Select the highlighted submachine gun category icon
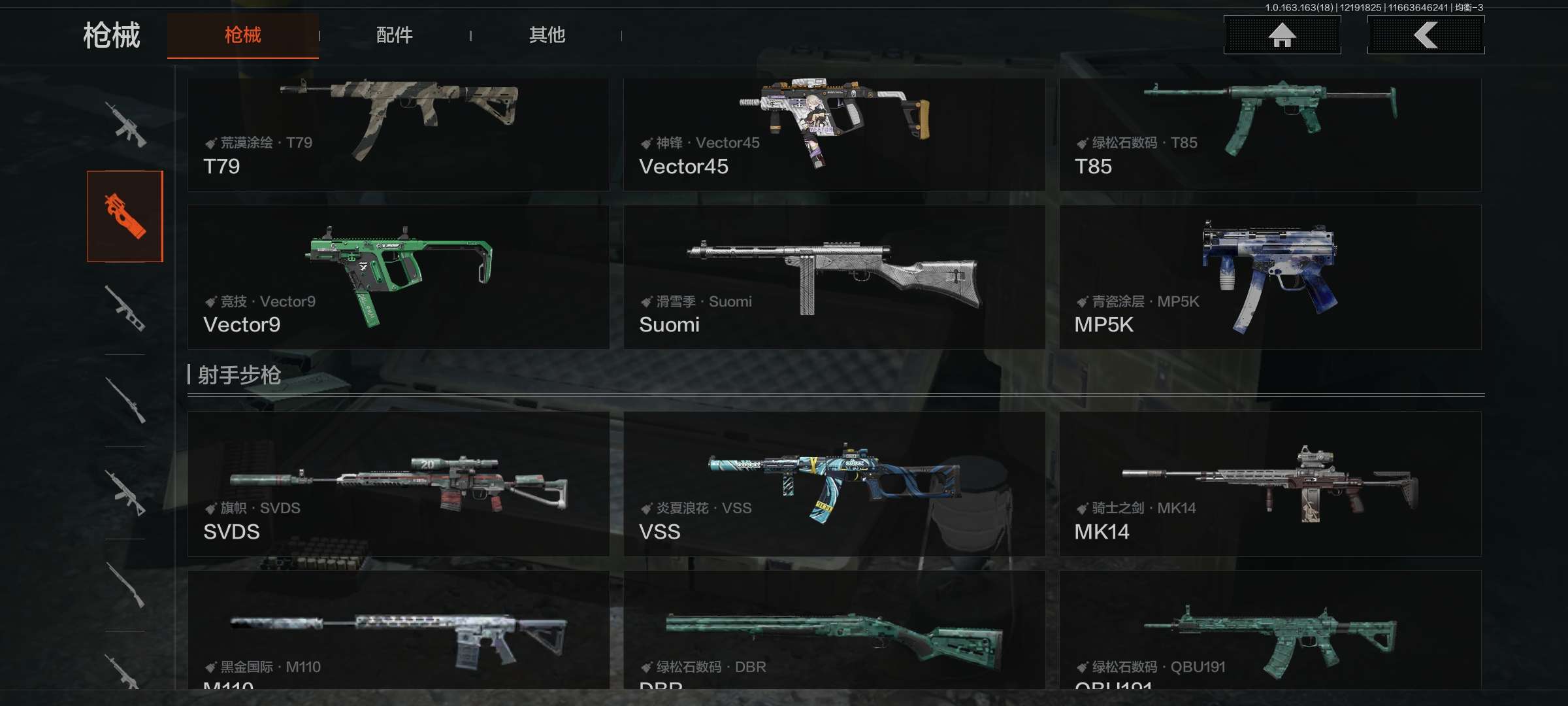The image size is (1568, 706). pyautogui.click(x=125, y=216)
